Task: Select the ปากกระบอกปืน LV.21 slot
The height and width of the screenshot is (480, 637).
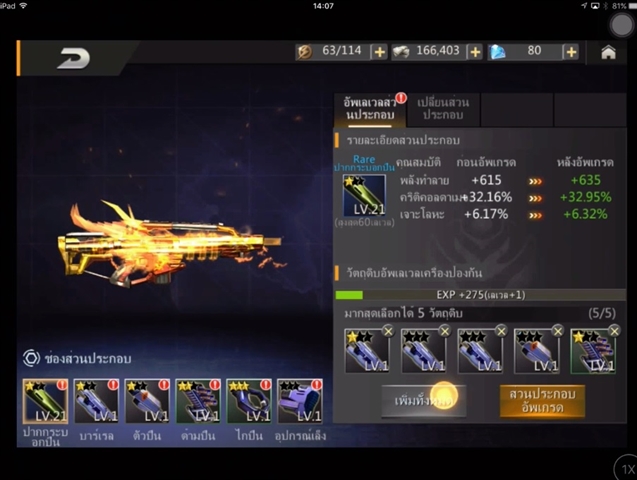Action: click(x=45, y=401)
